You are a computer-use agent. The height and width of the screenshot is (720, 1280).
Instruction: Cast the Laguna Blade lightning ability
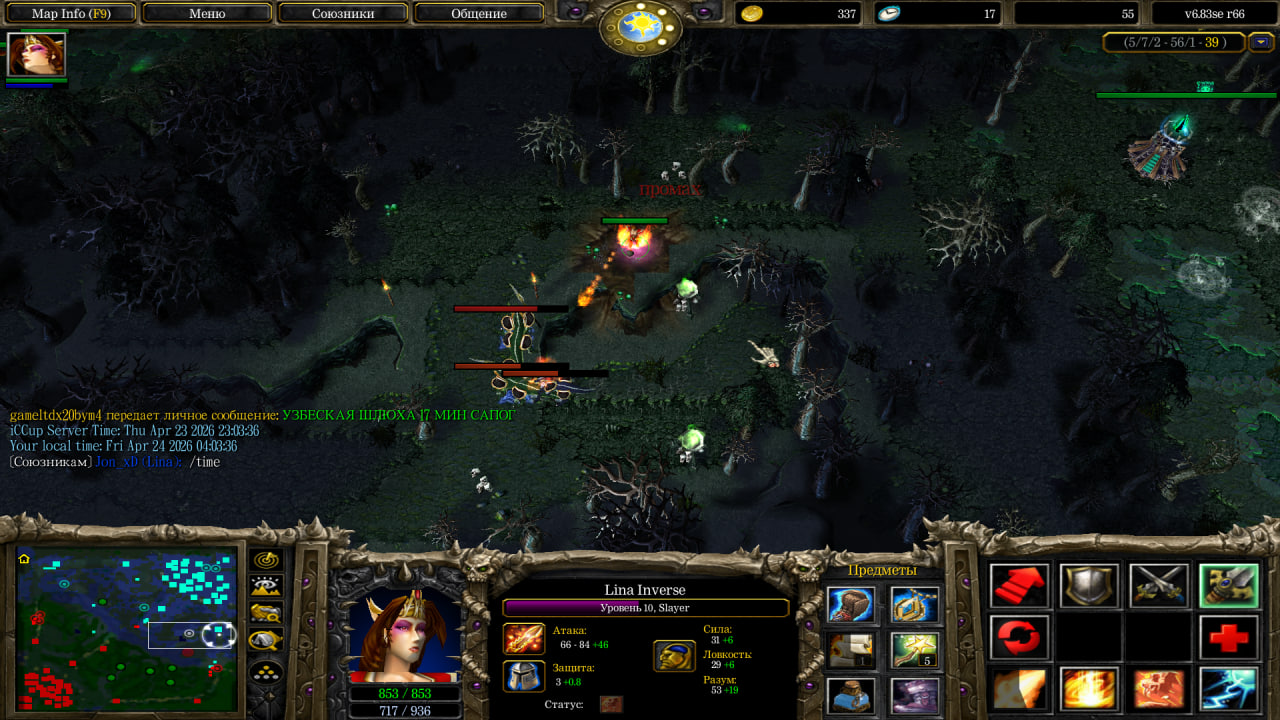(1229, 689)
